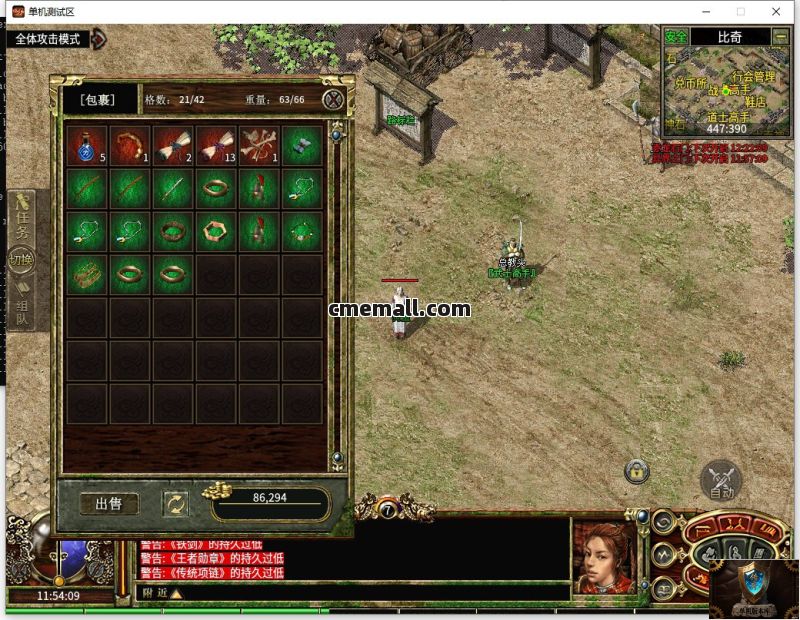Select the blue potion slot
The width and height of the screenshot is (800, 620).
[x=87, y=145]
